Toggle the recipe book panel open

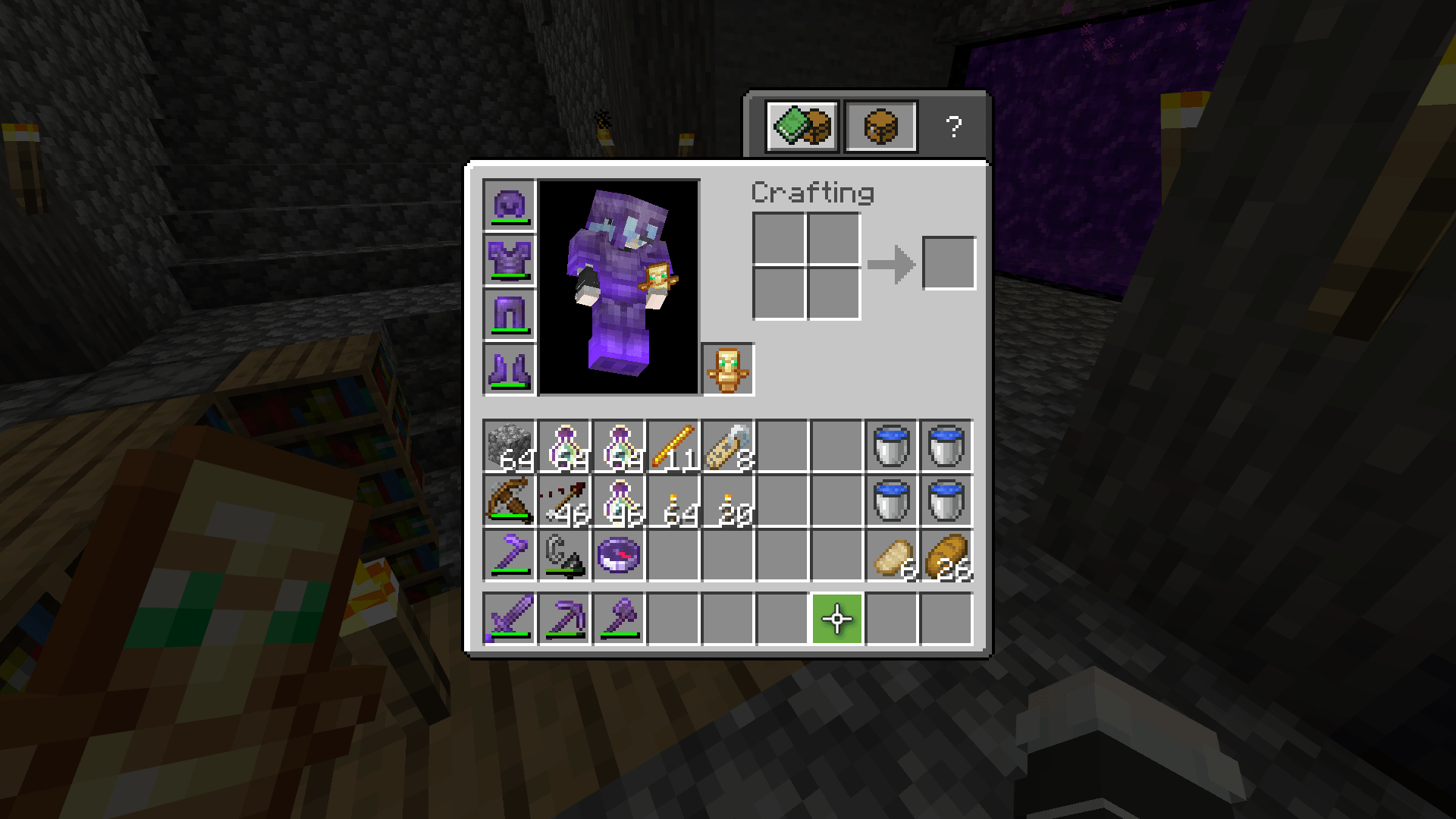pyautogui.click(x=802, y=126)
